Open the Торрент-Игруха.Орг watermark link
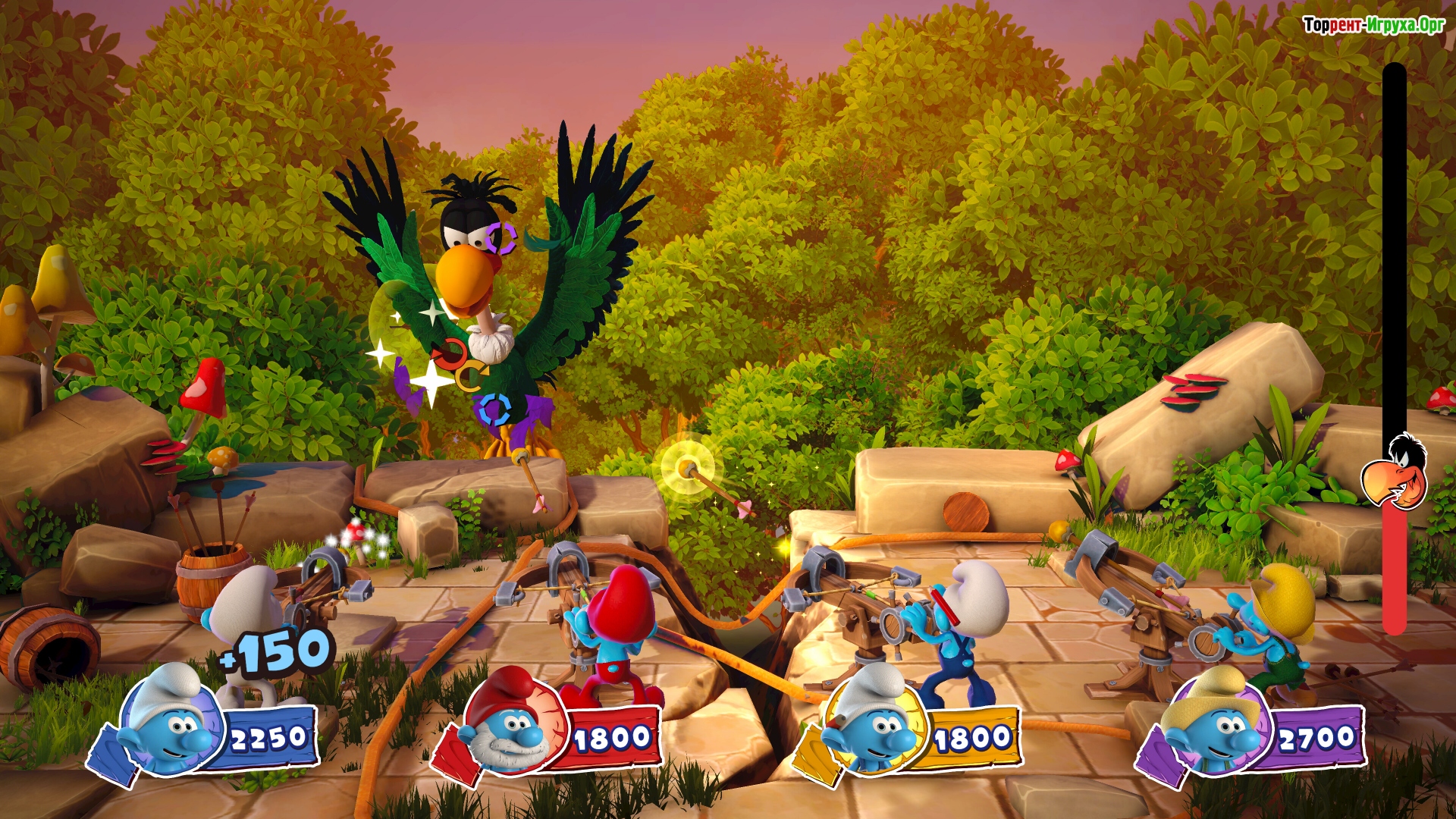This screenshot has width=1456, height=819. 1373,25
